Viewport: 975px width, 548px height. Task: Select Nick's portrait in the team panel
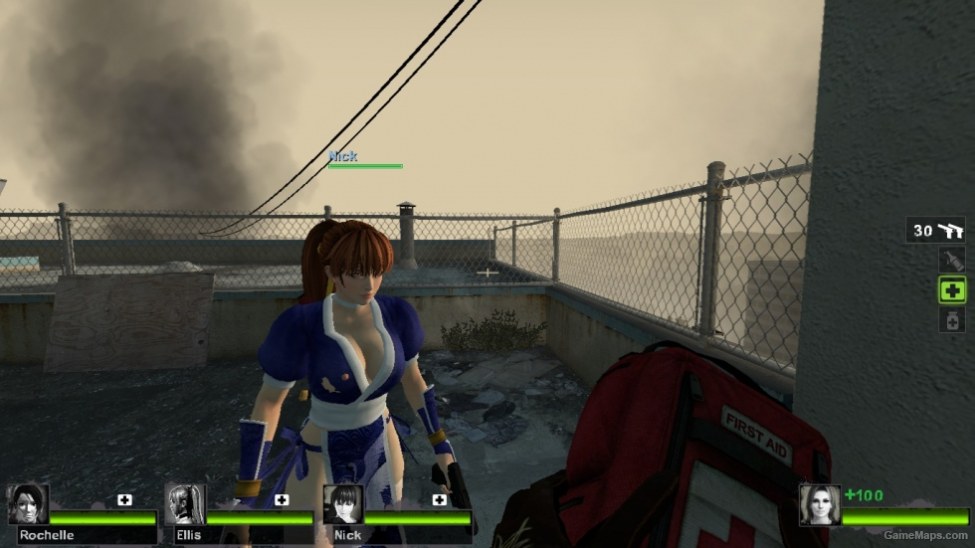coord(342,505)
